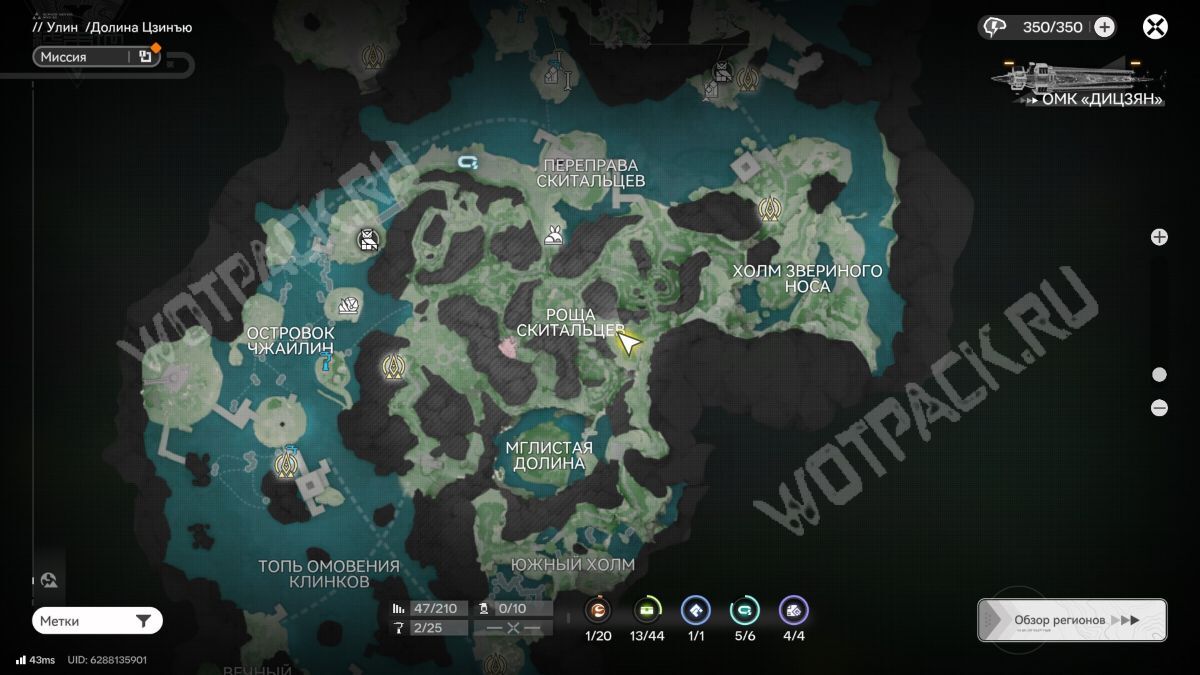
Task: Open the Метки marker filter
Action: point(97,621)
